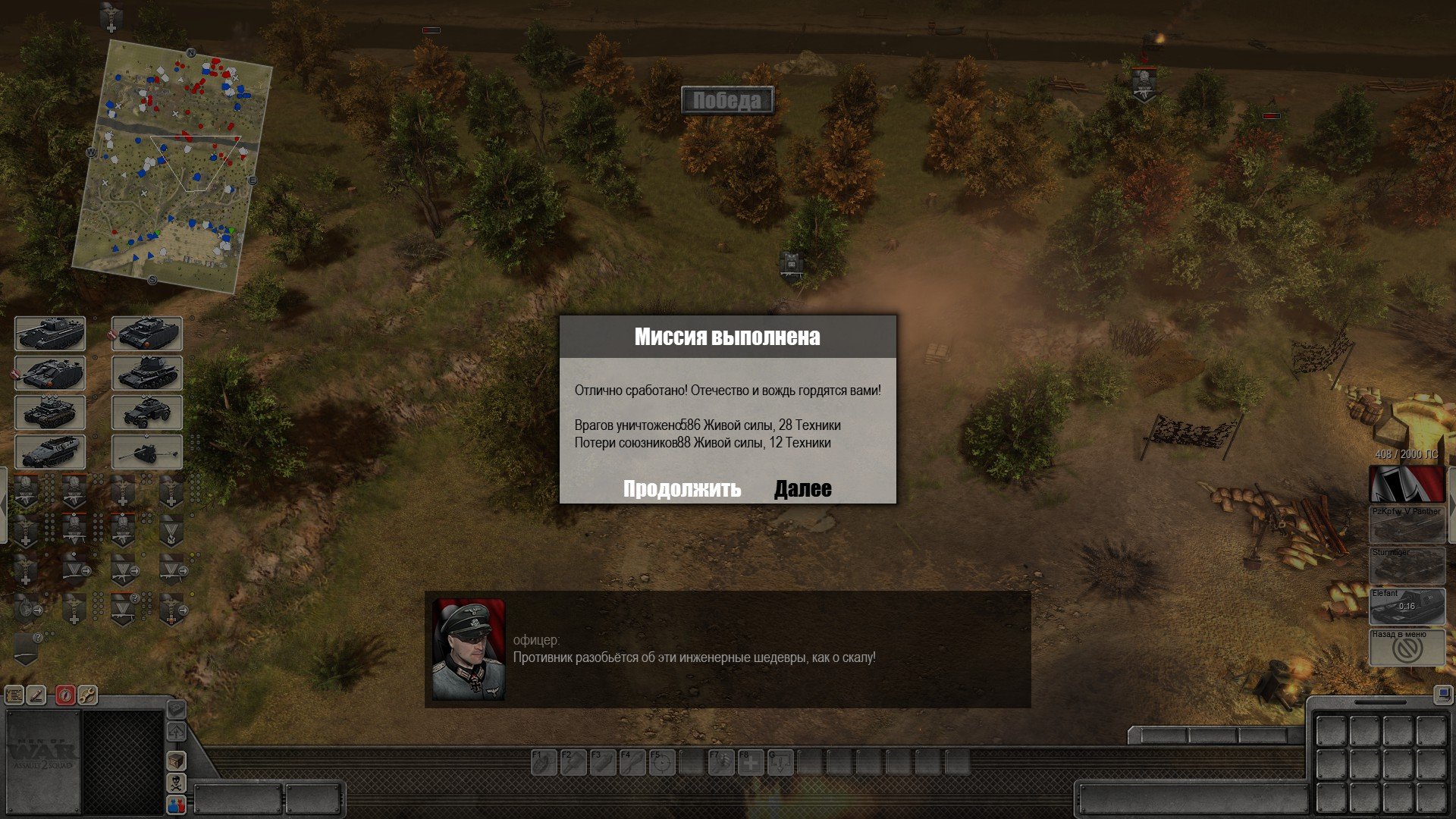1456x819 pixels.
Task: Select the Panther tank unit card
Action: click(50, 334)
